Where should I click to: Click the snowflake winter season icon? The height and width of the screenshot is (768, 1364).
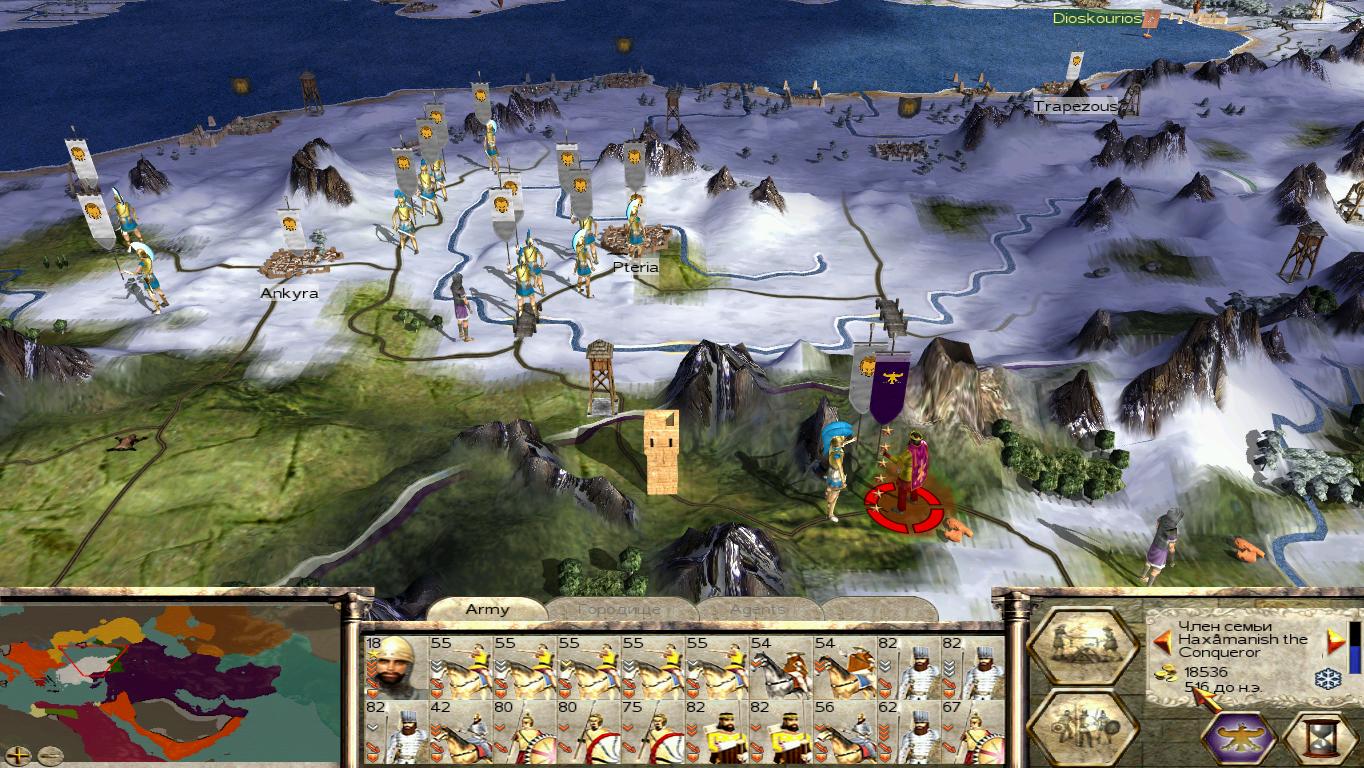tap(1326, 679)
